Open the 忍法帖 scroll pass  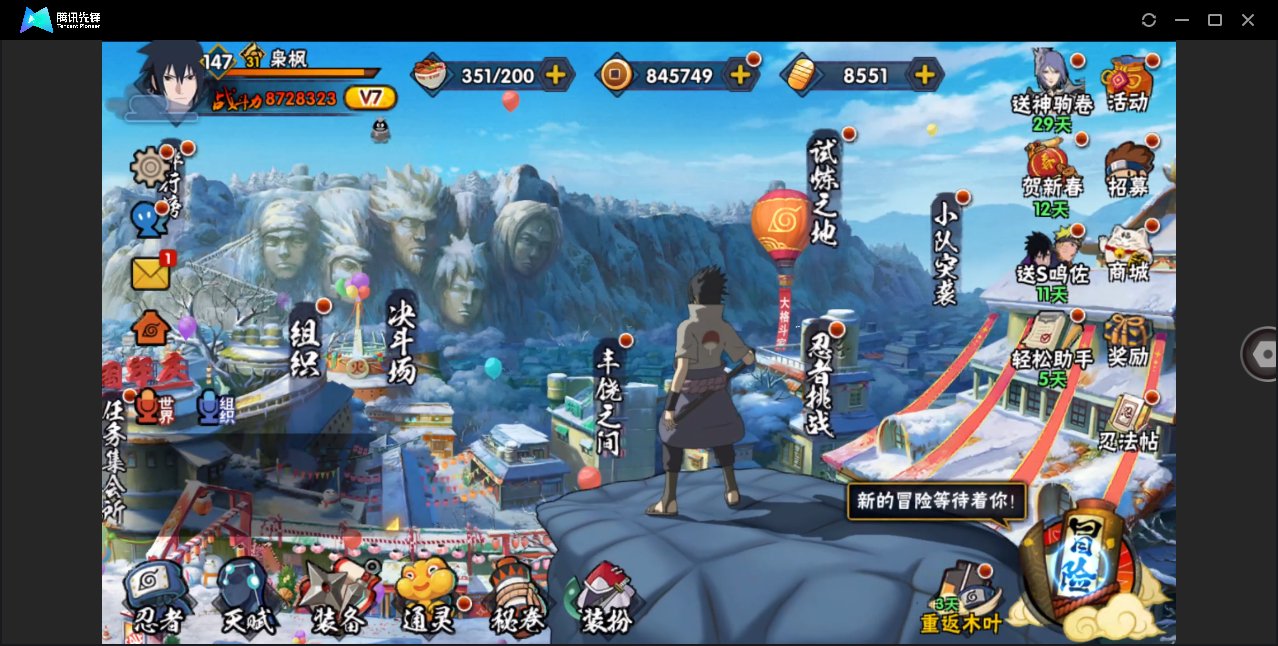[x=1129, y=423]
